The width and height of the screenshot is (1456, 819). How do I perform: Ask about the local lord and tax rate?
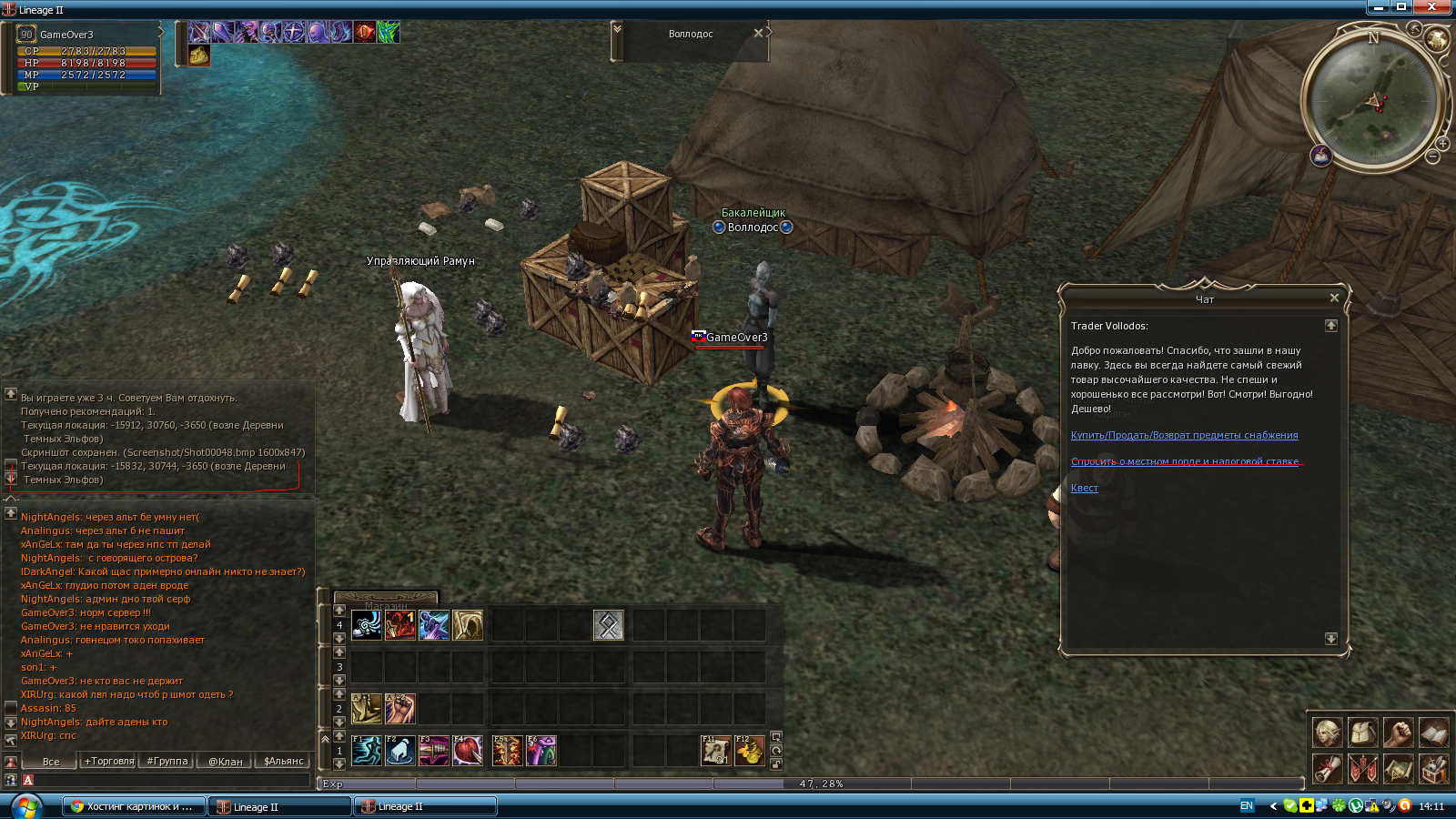[1184, 461]
